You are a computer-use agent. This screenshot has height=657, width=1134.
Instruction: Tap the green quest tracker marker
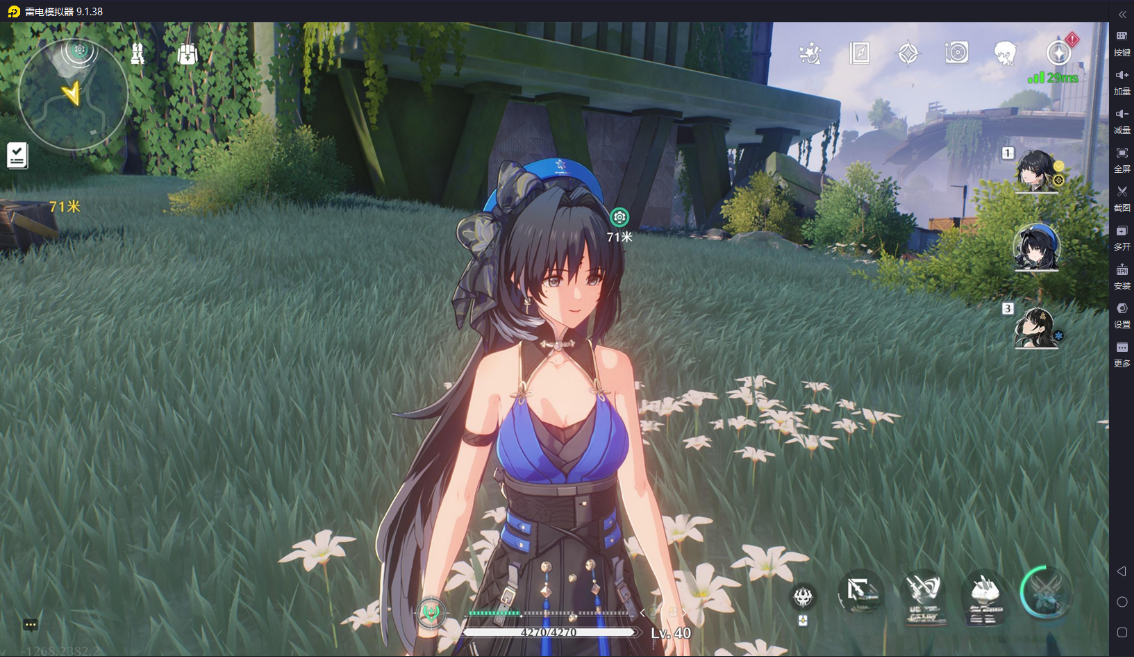[x=620, y=217]
